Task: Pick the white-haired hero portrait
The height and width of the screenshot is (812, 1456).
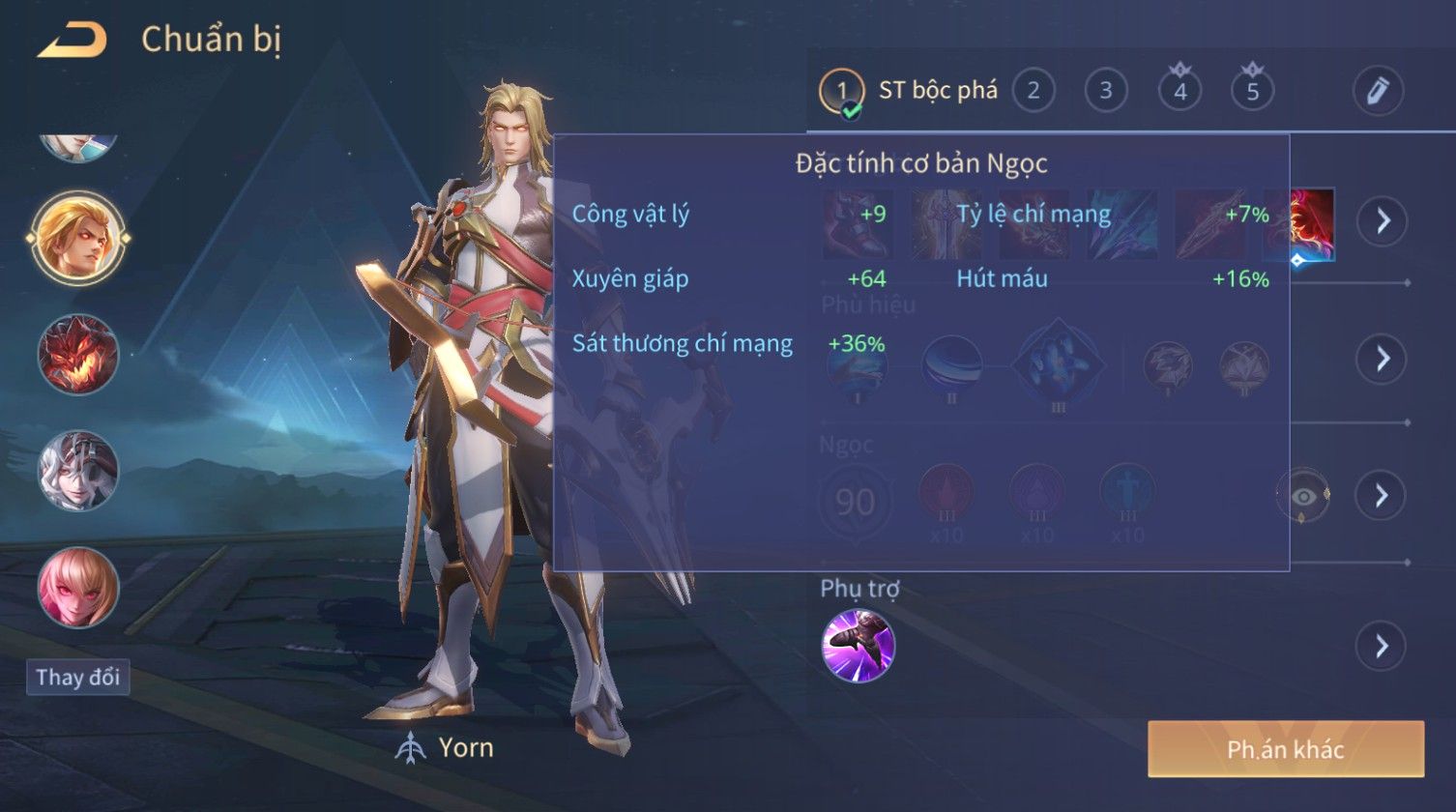Action: point(77,471)
